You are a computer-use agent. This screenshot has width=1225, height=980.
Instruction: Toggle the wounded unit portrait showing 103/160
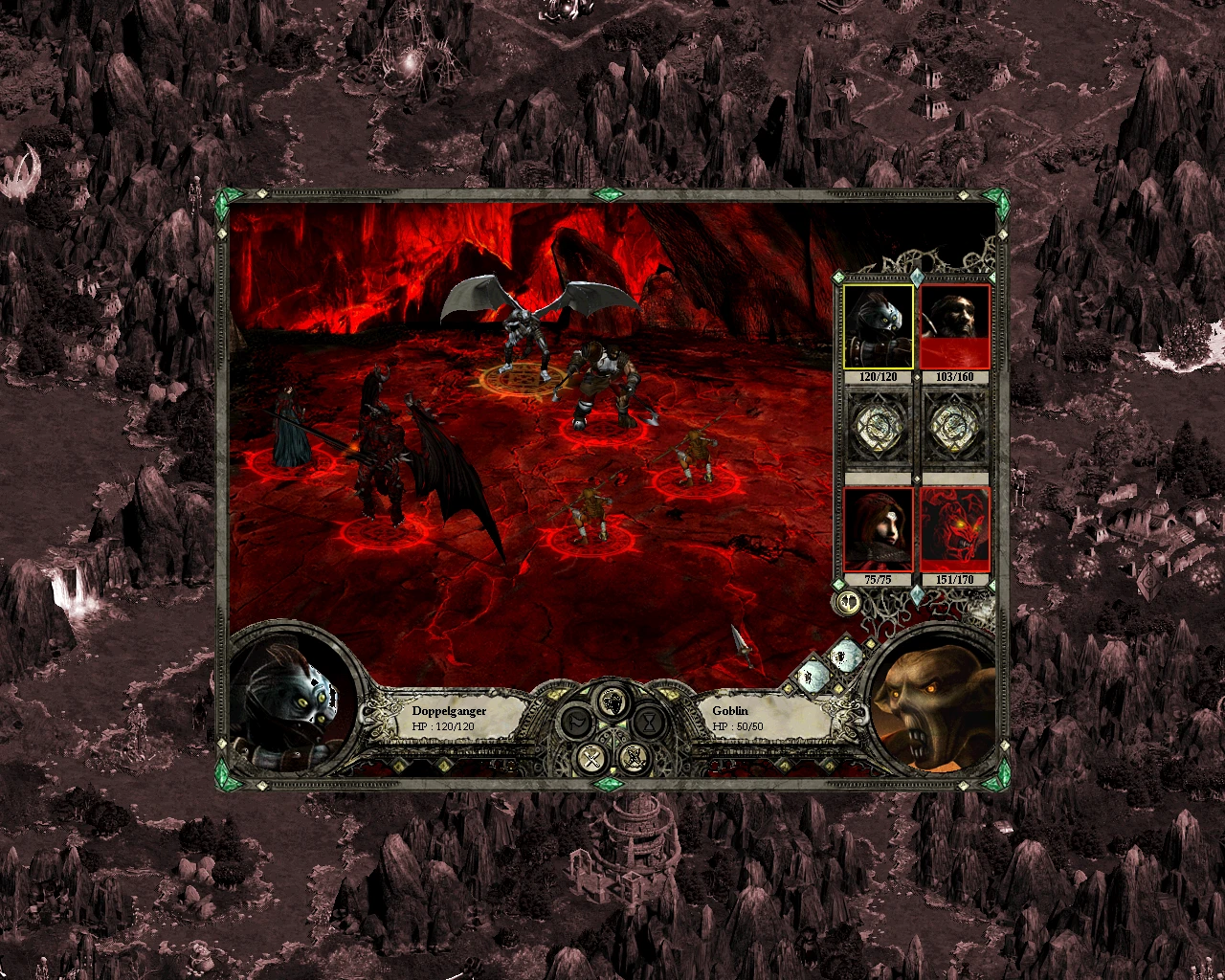click(953, 325)
